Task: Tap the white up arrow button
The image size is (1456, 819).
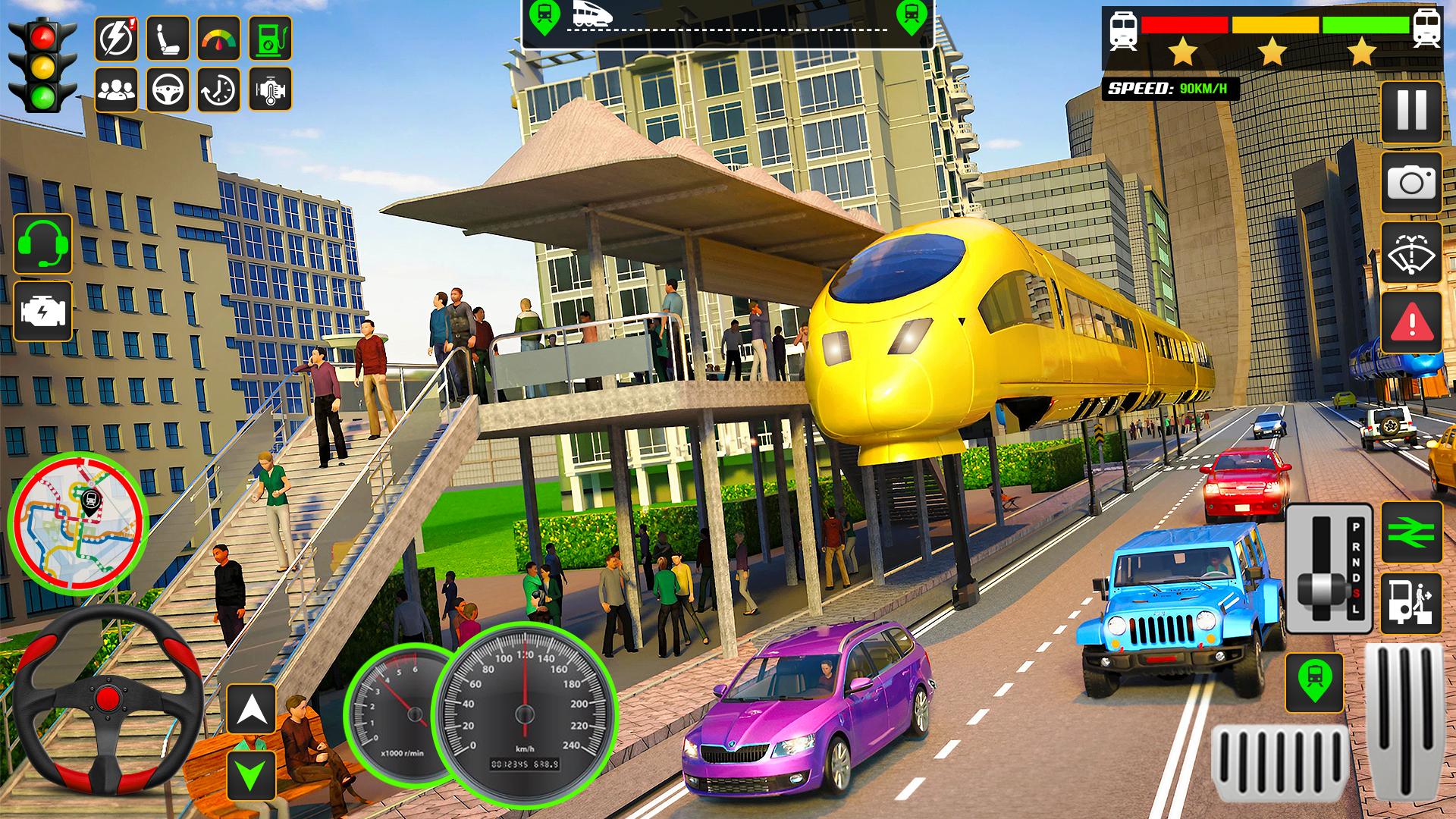Action: 252,711
